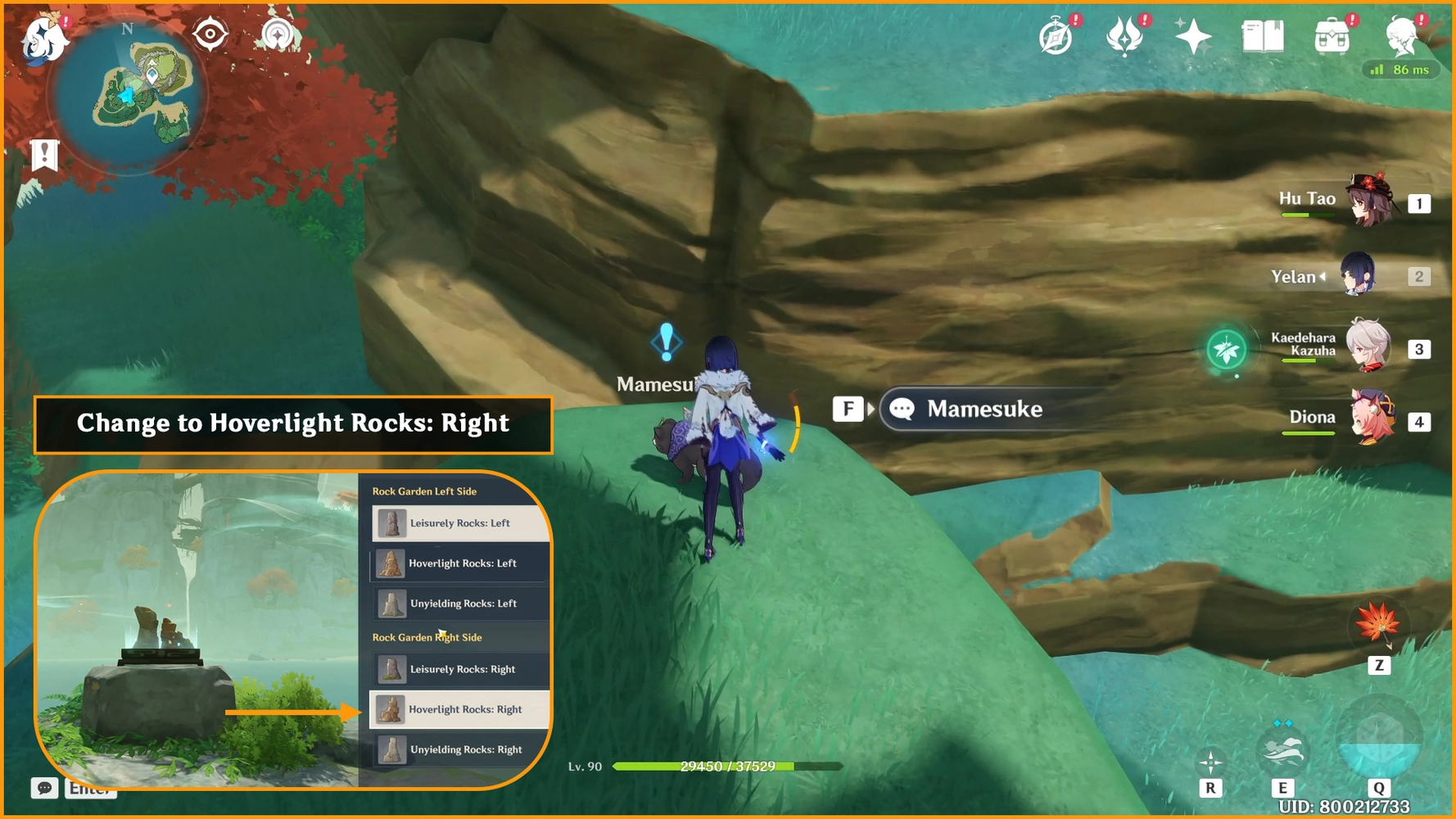Click the Elemental Skill icon near E key
The width and height of the screenshot is (1456, 819).
coord(1283,749)
